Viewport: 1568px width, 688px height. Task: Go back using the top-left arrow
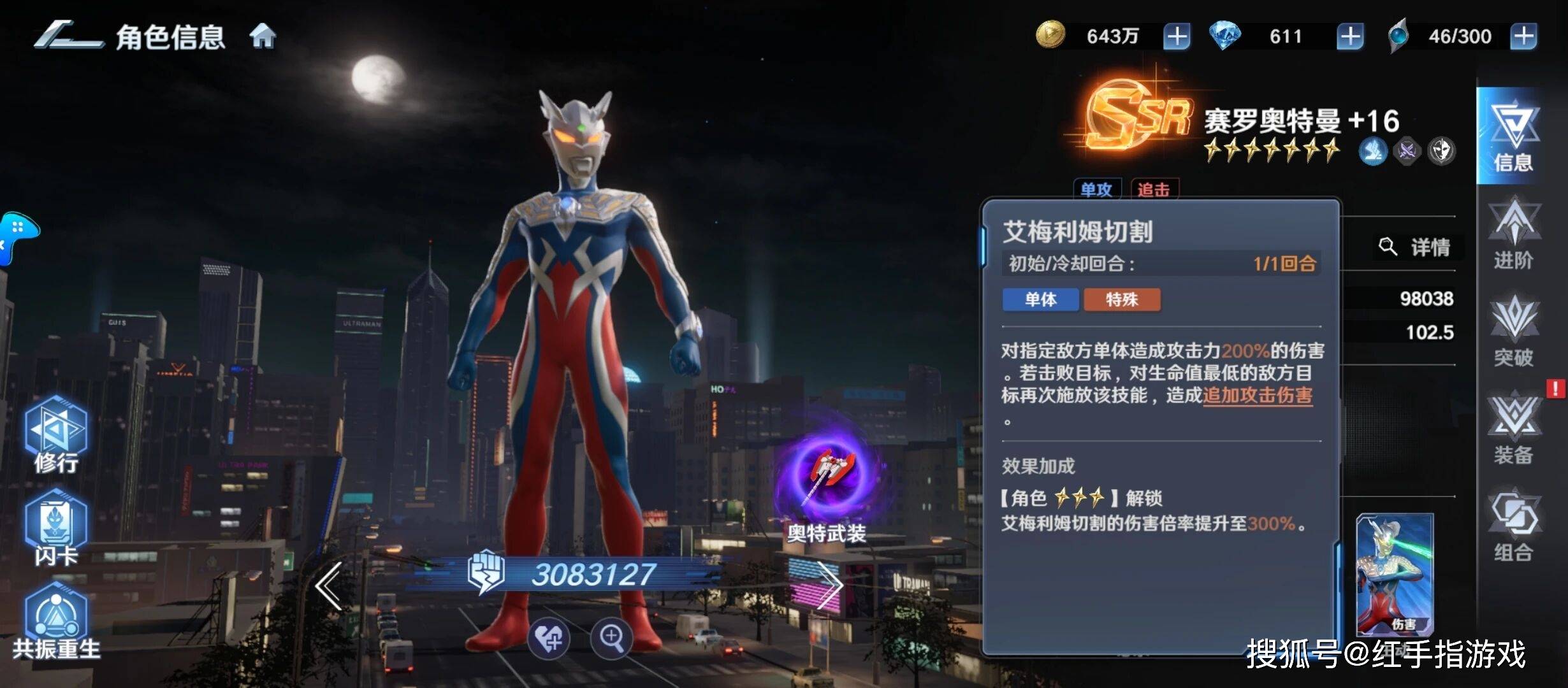point(68,36)
